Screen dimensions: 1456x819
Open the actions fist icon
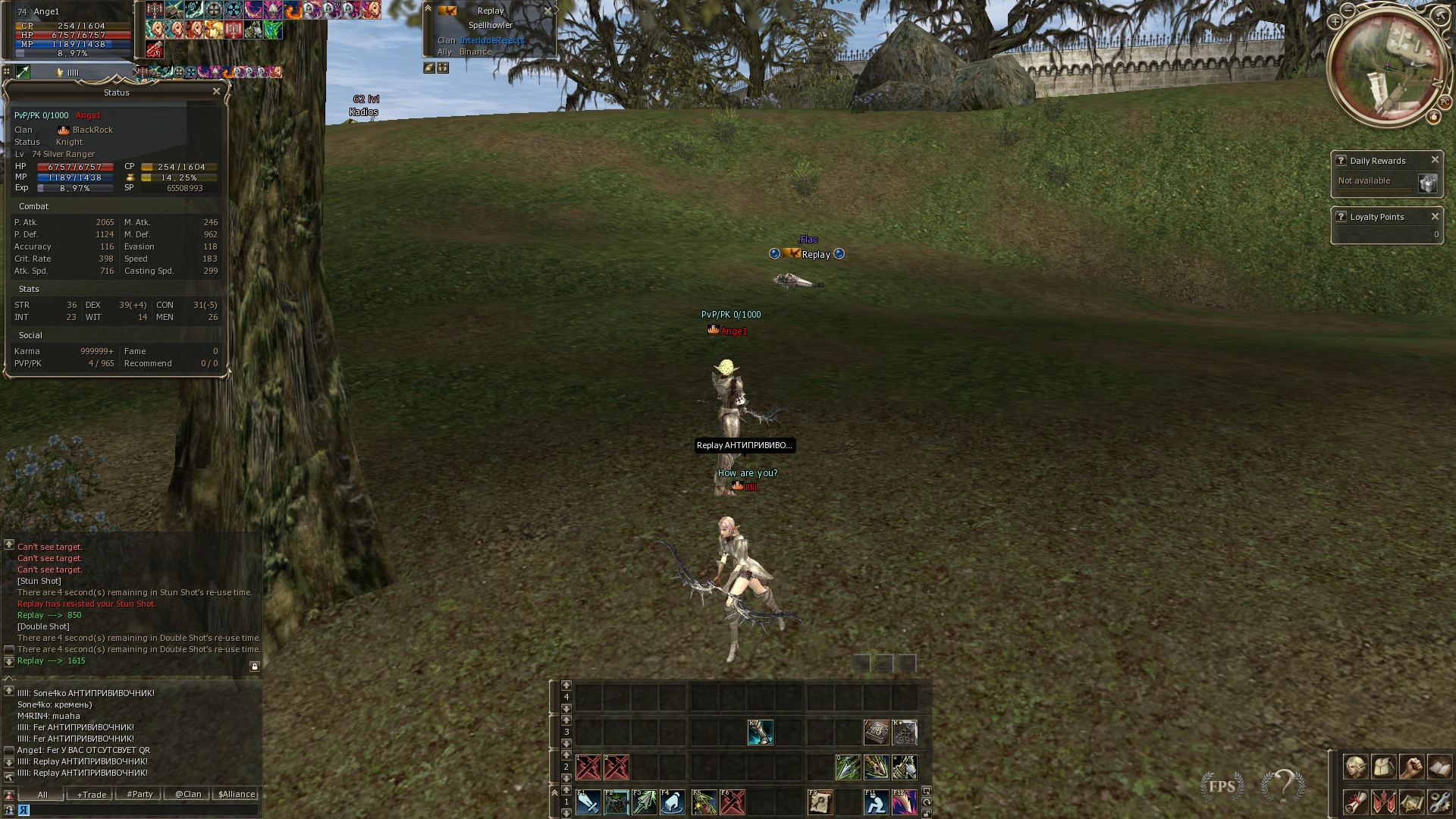click(x=1411, y=767)
